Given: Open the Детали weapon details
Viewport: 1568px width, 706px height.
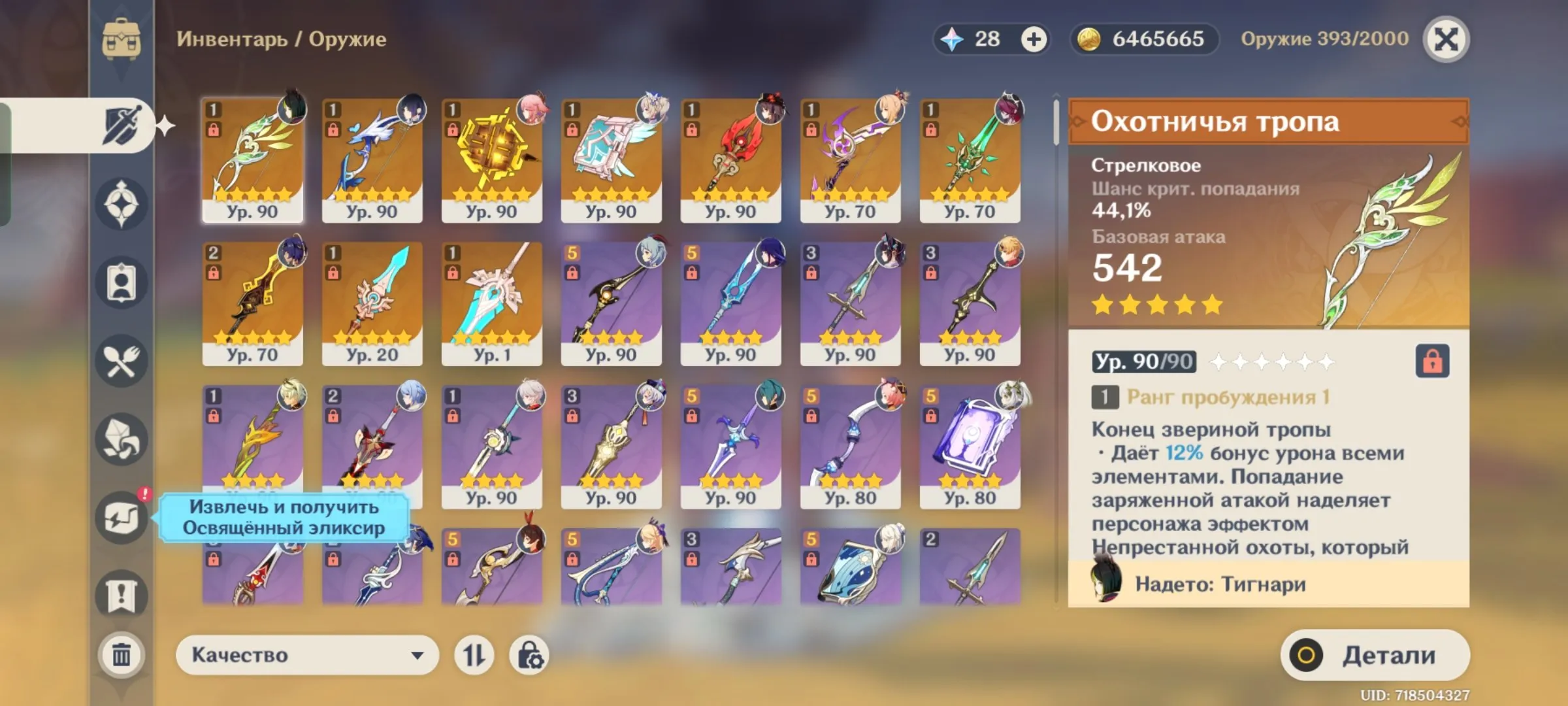Looking at the screenshot, I should point(1375,655).
